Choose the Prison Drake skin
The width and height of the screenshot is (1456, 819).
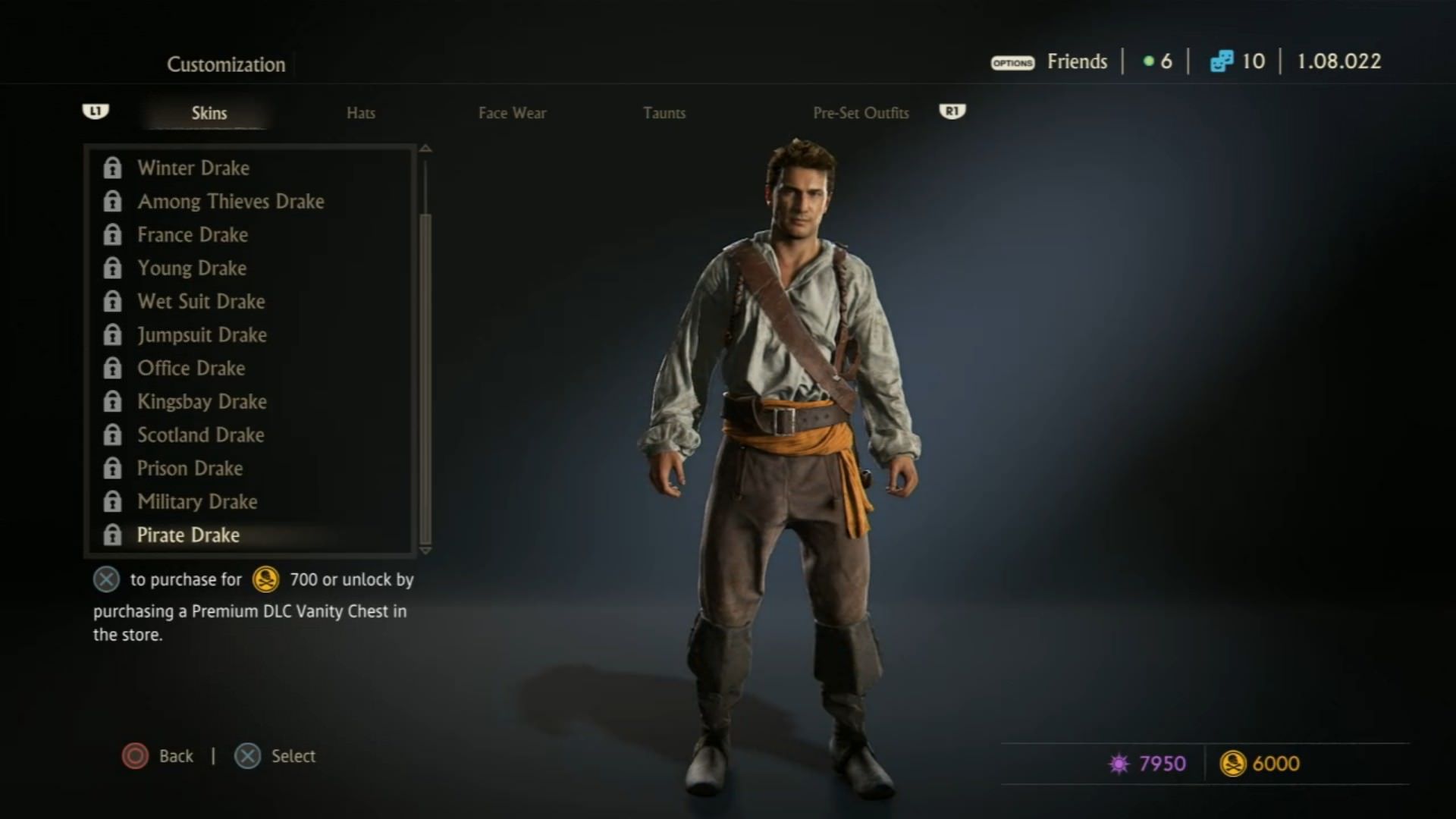click(x=190, y=468)
